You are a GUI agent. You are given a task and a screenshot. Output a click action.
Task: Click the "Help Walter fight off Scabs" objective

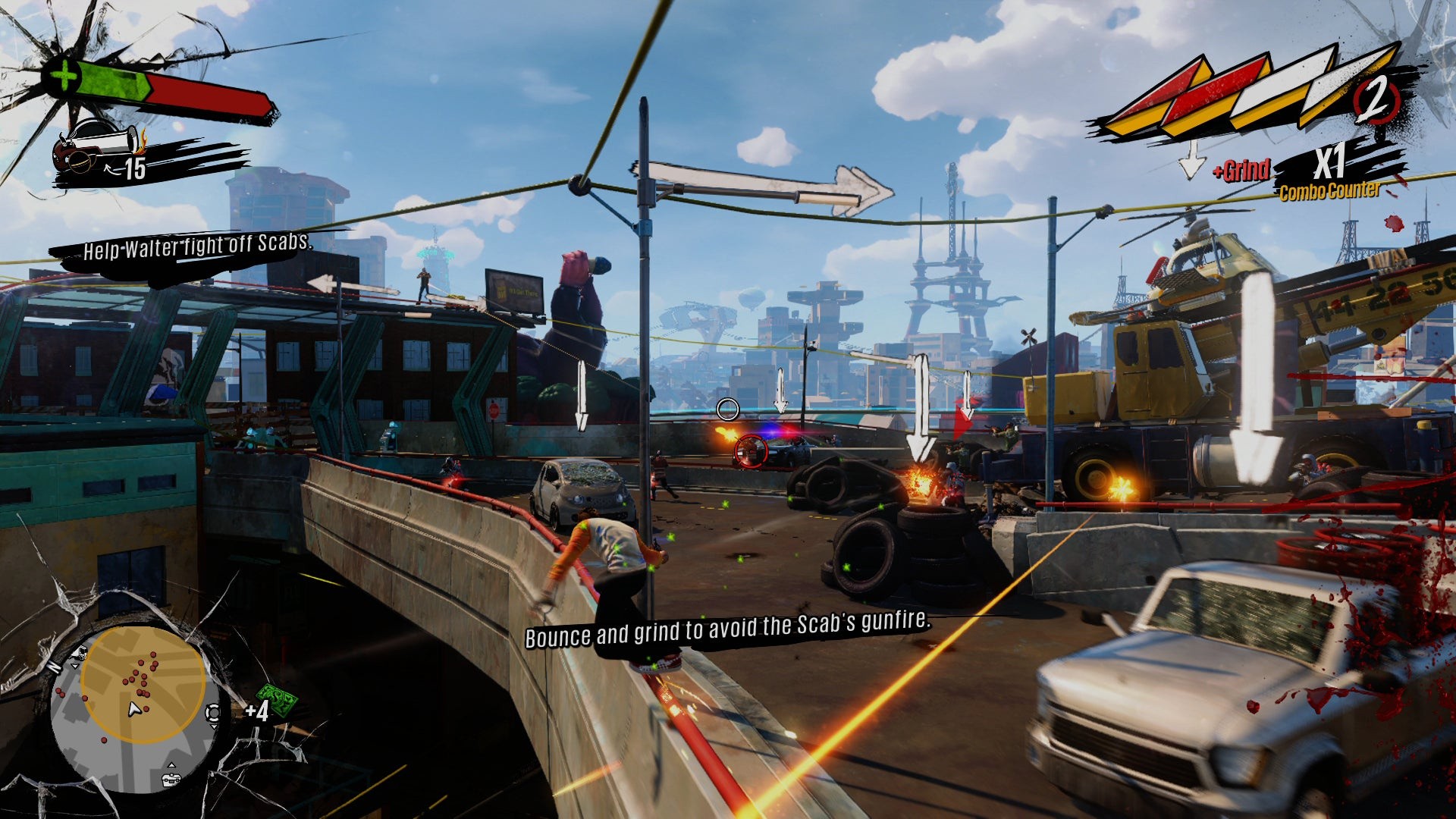(196, 247)
